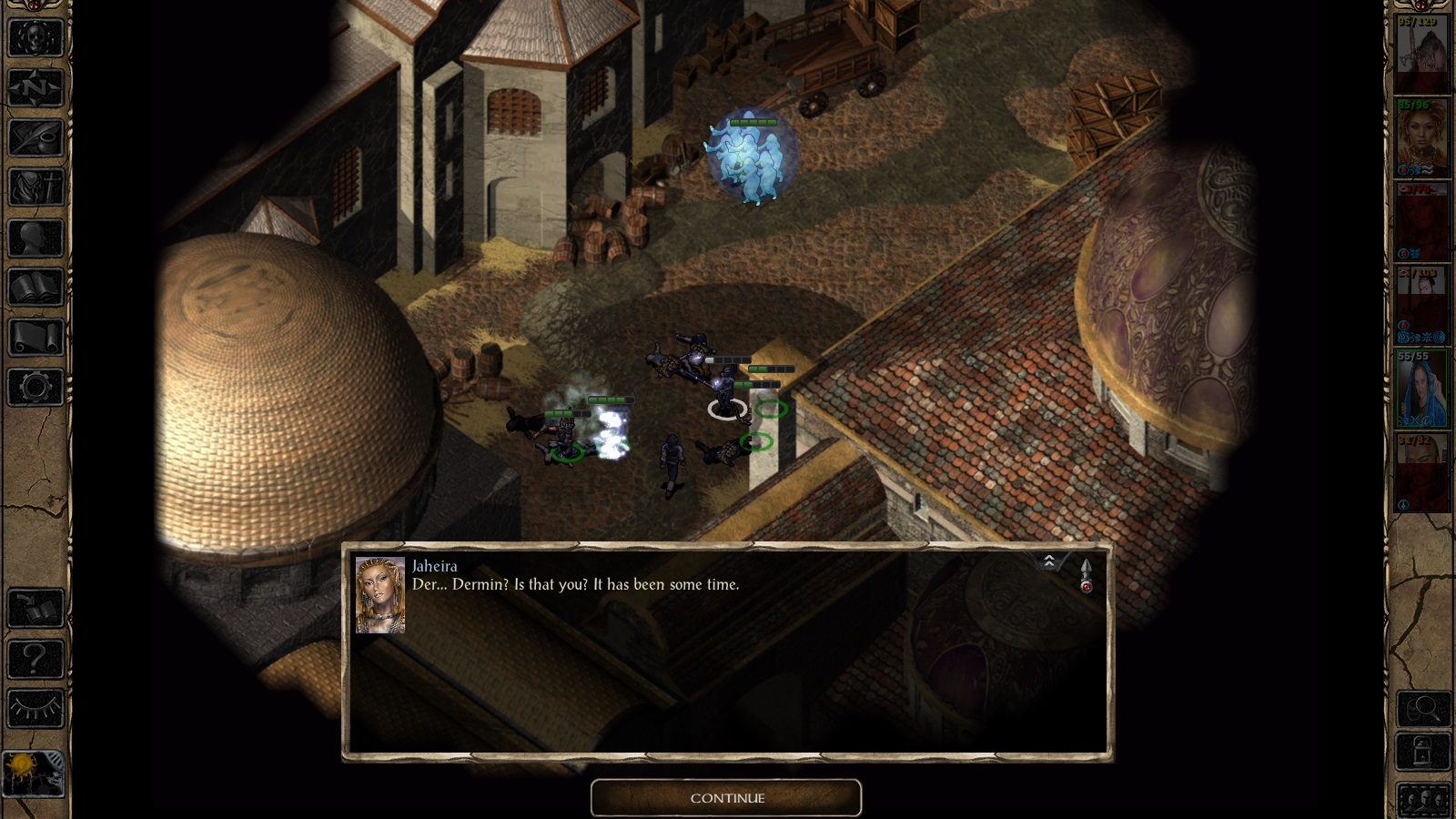Select the blue-hooded woman's party portrait
This screenshot has height=819, width=1456.
point(1421,389)
